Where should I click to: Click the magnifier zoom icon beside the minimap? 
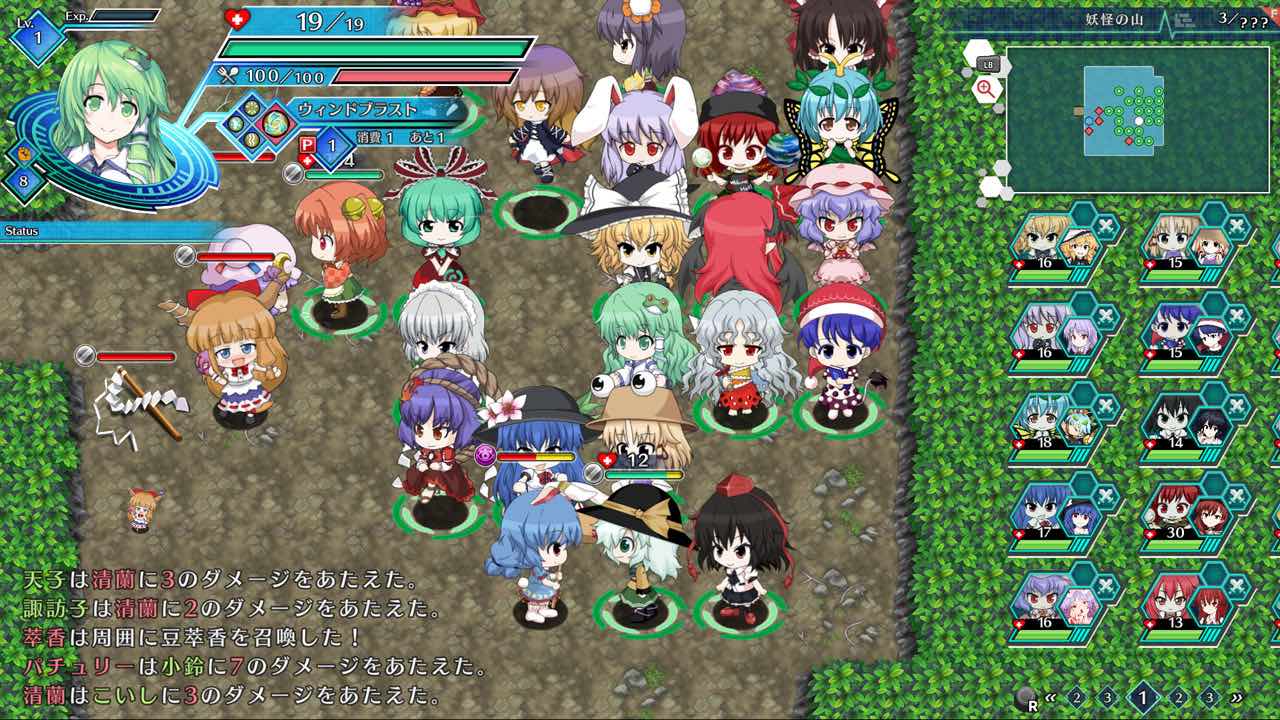click(x=983, y=89)
